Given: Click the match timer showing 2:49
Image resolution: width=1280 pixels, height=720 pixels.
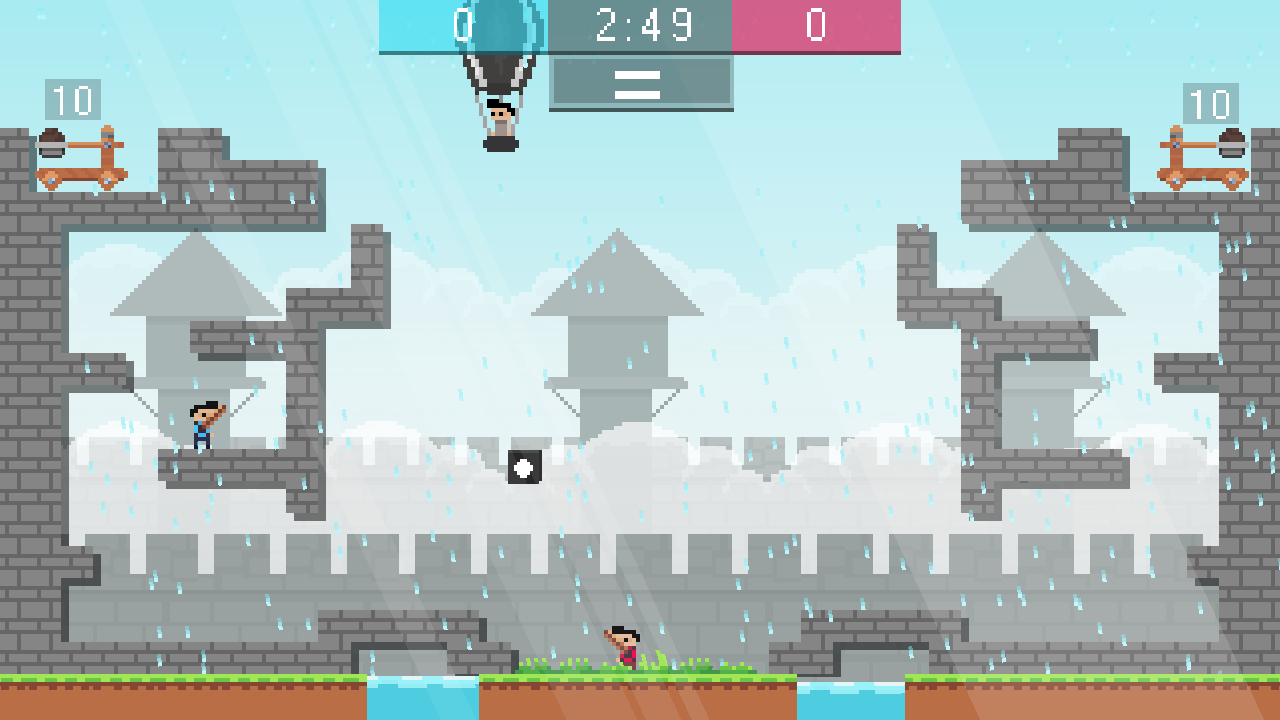Looking at the screenshot, I should [640, 25].
